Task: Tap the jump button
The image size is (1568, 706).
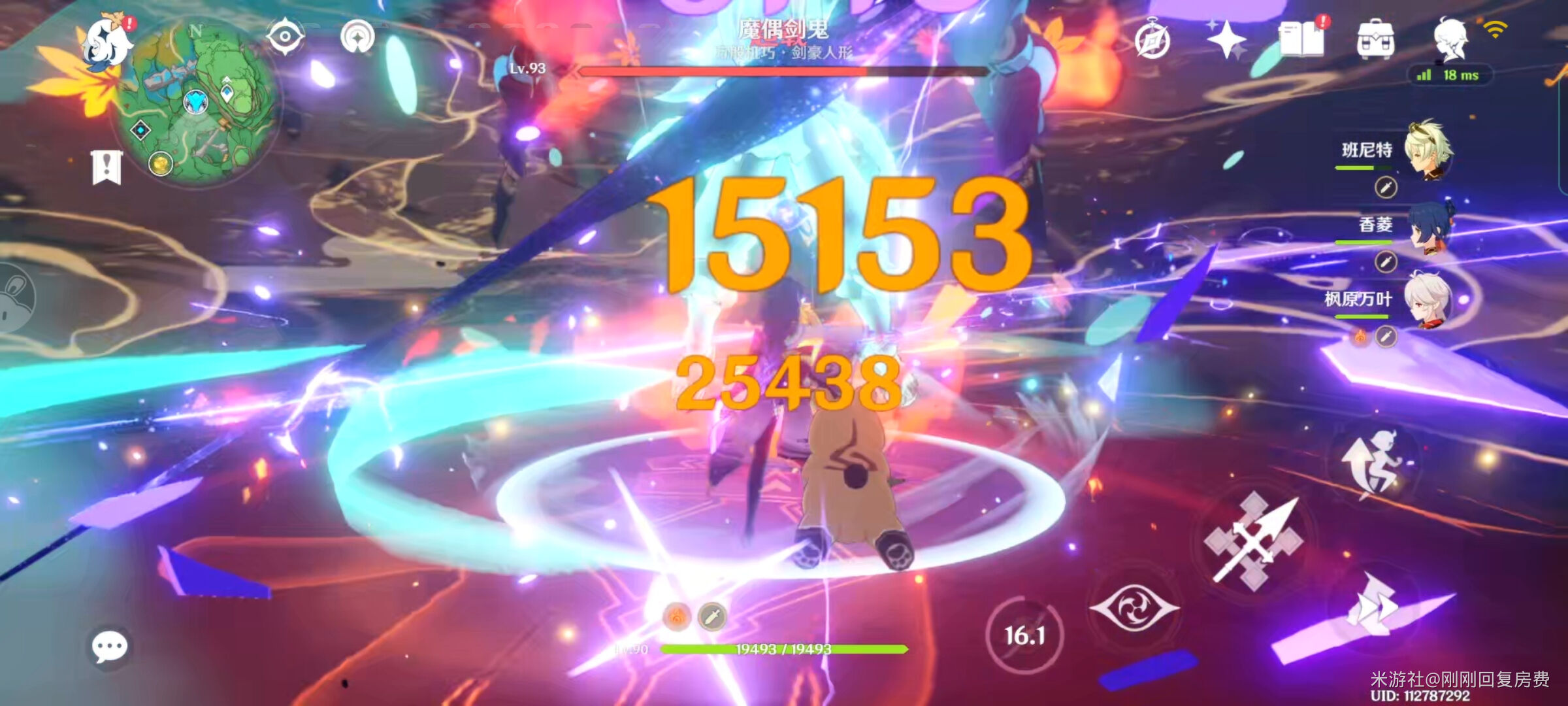Action: click(x=1371, y=463)
